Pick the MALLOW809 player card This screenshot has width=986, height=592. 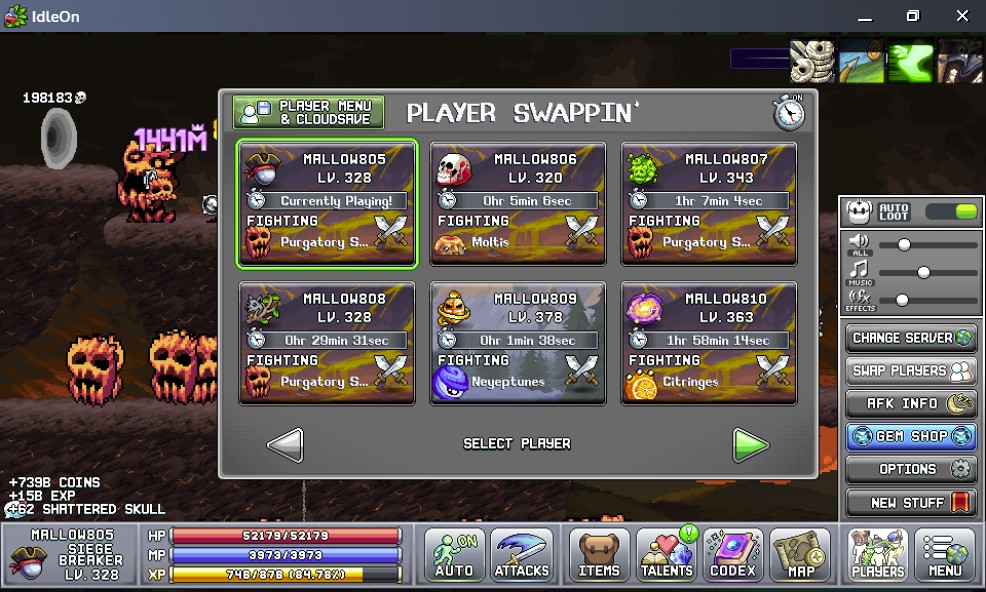coord(518,343)
